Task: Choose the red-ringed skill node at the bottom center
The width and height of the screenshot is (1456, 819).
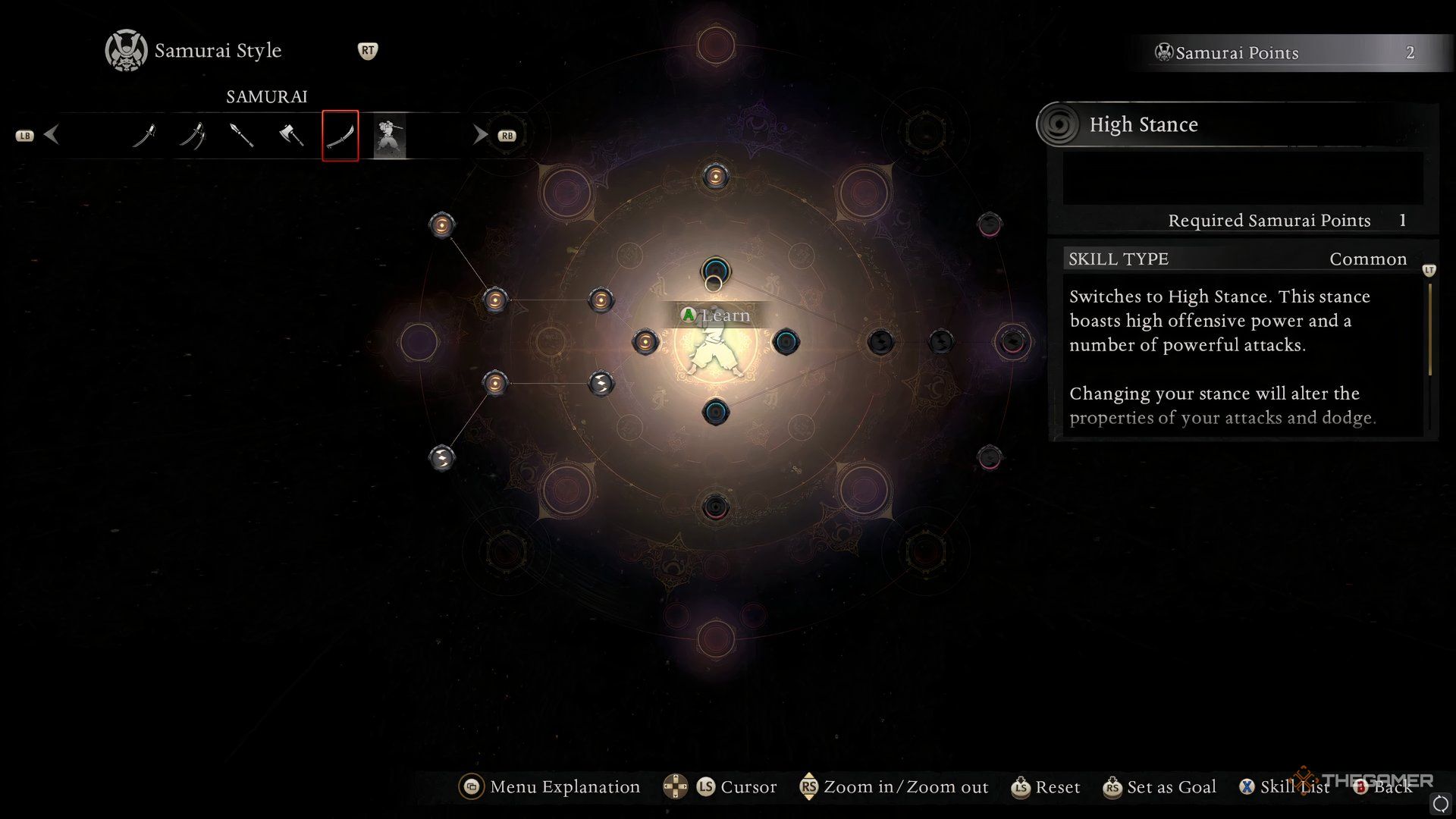Action: click(x=715, y=507)
